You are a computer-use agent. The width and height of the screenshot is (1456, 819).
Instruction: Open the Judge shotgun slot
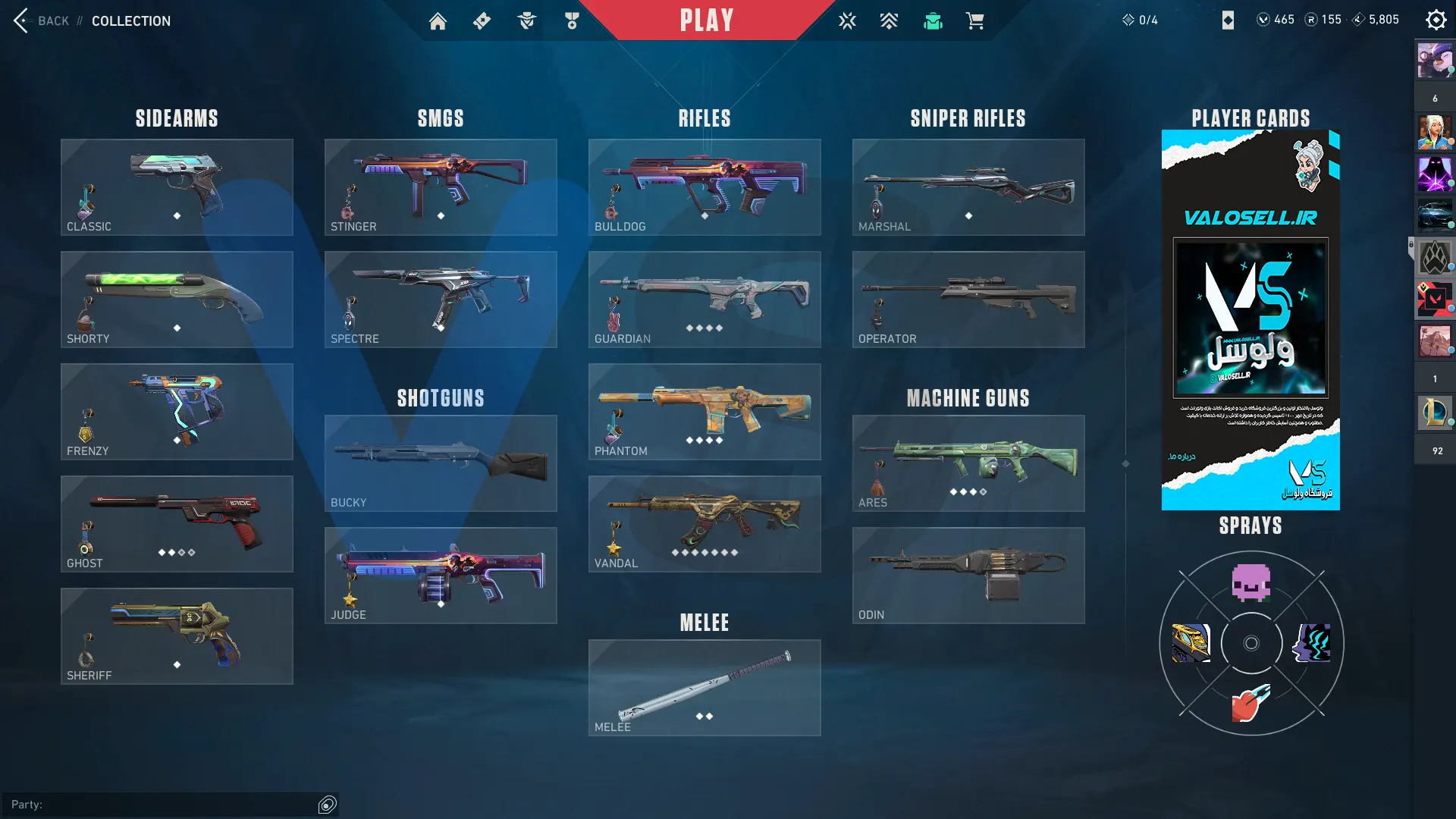pyautogui.click(x=441, y=576)
